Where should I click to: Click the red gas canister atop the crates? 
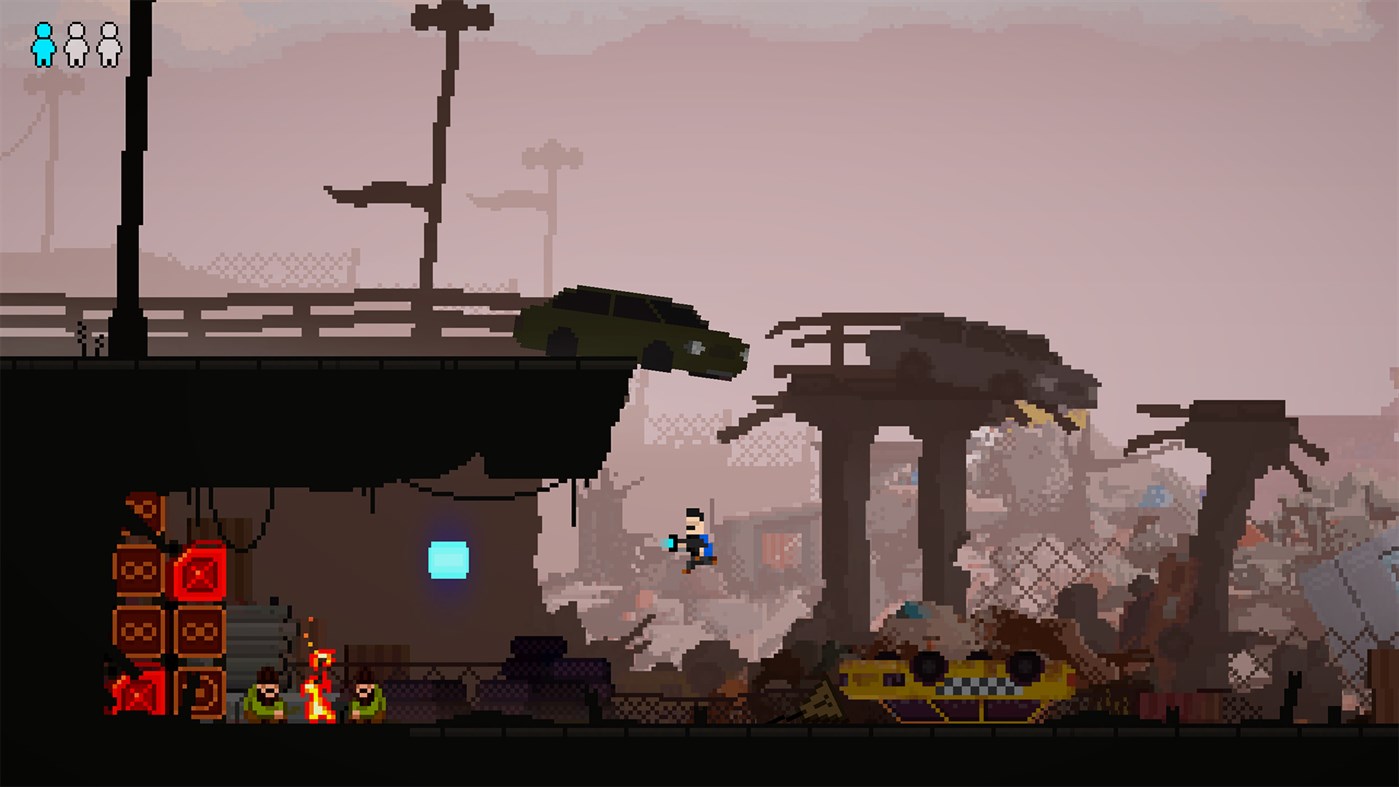[198, 572]
